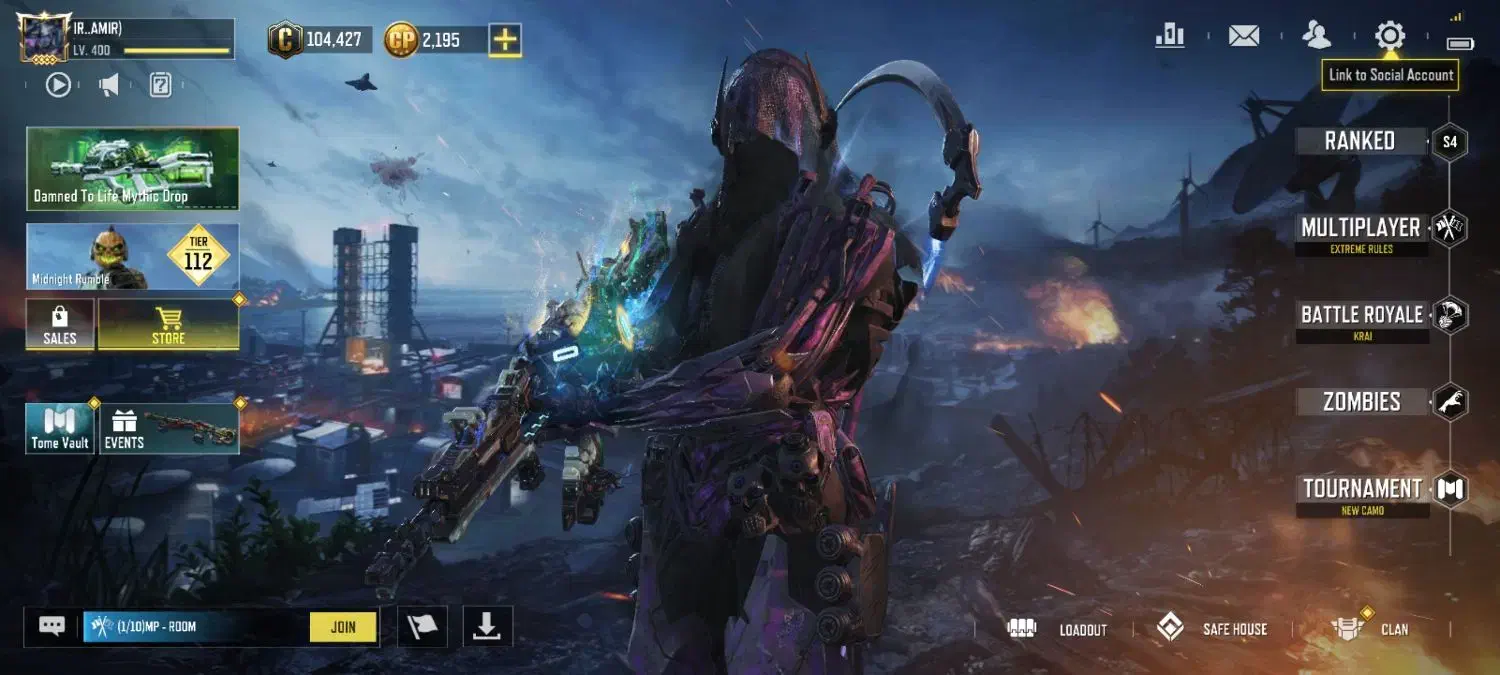Open the leaderboard bar chart icon
The height and width of the screenshot is (675, 1500).
point(1169,36)
